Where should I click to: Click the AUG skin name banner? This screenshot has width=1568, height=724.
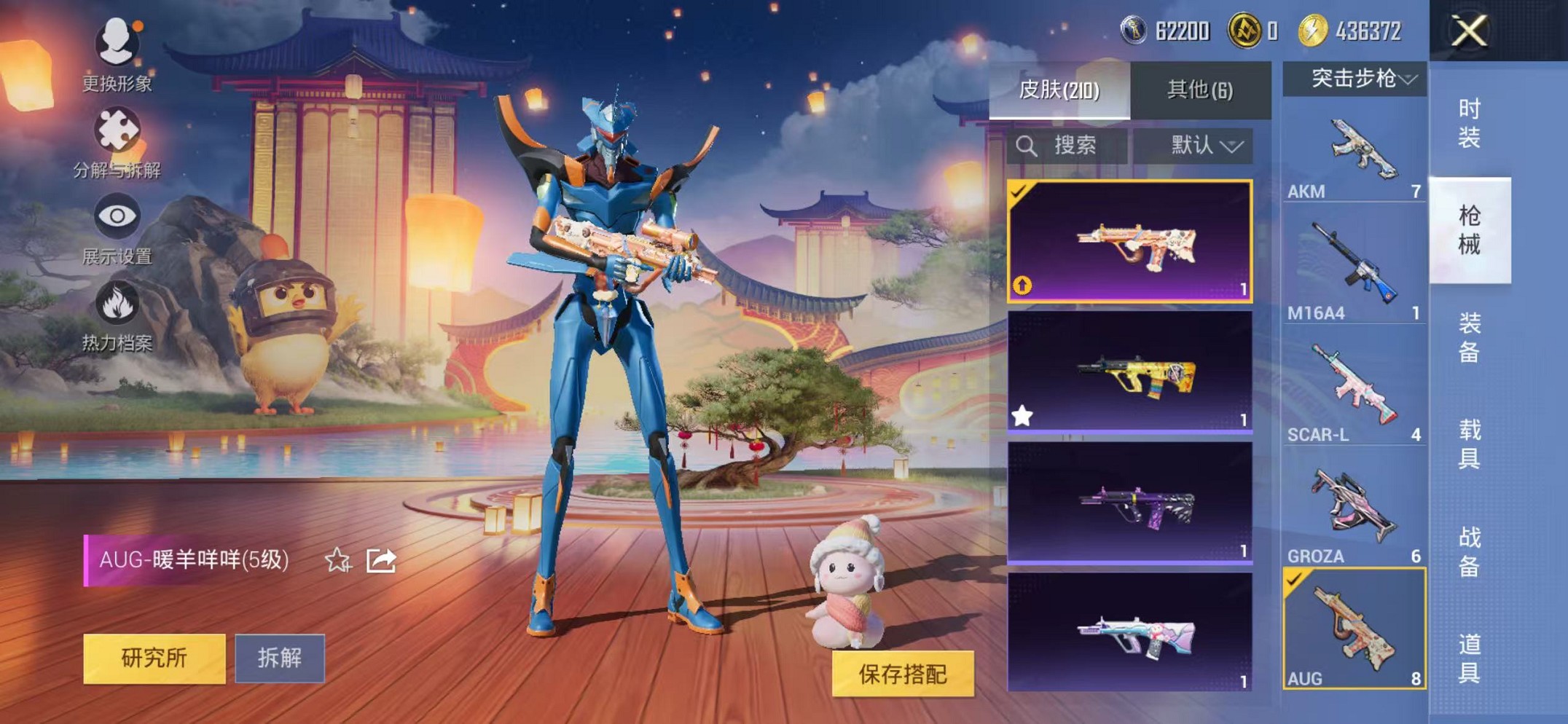coord(189,559)
